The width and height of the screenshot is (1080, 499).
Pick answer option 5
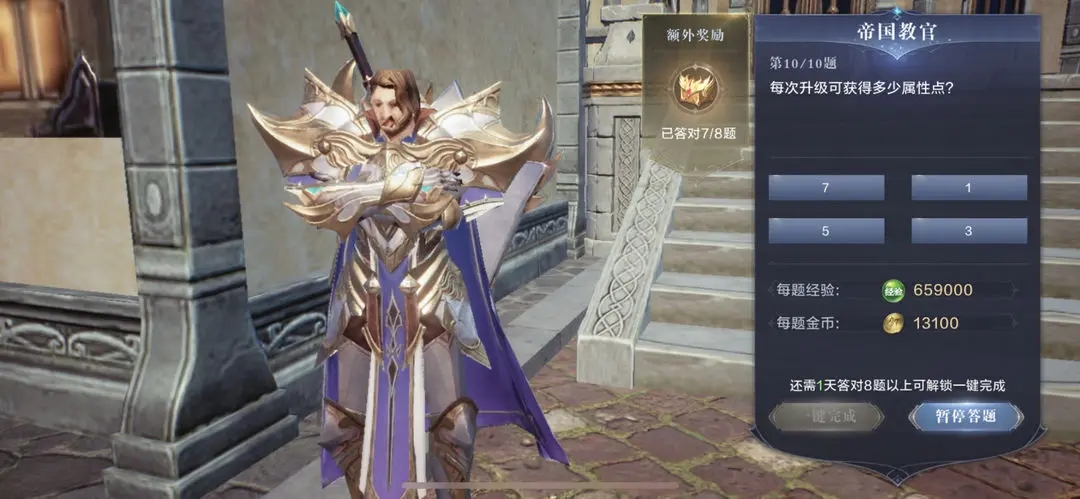coord(826,231)
